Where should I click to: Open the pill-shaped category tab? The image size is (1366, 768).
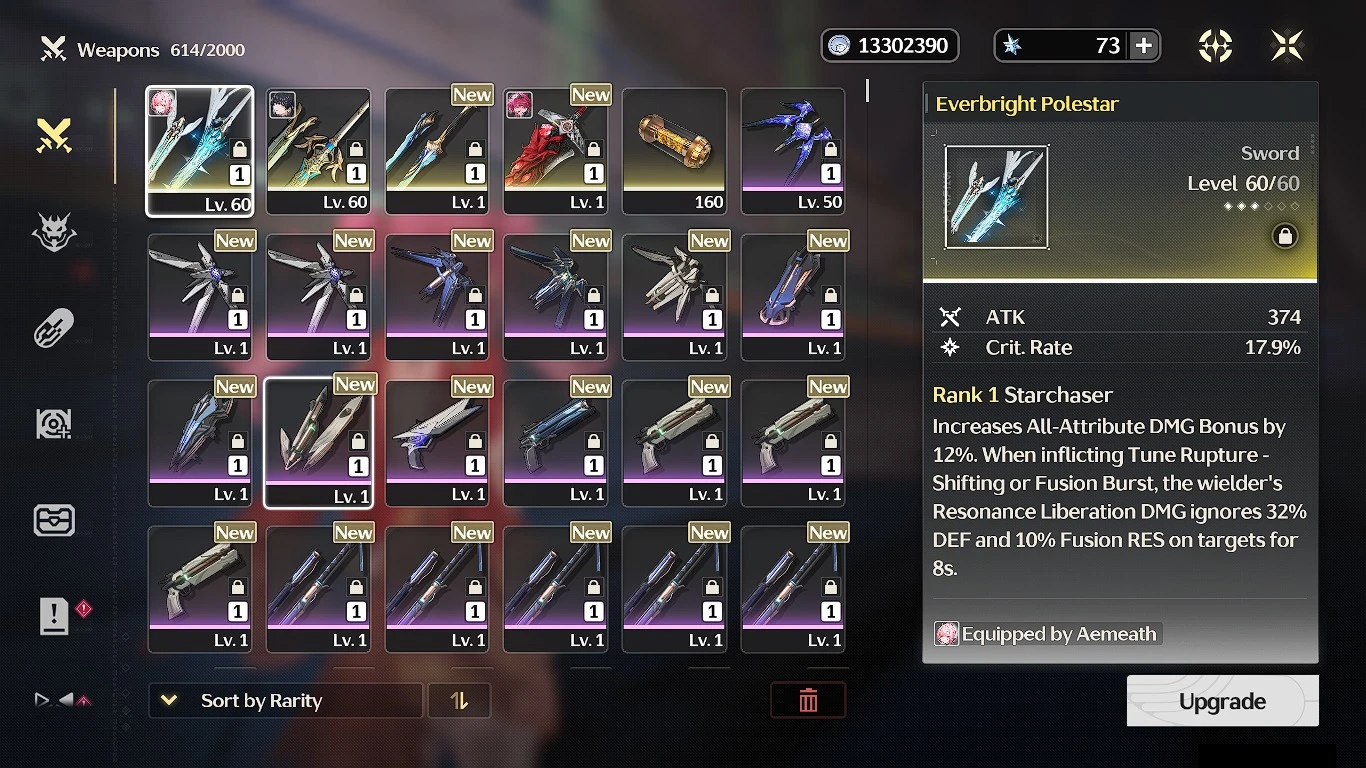tap(54, 328)
